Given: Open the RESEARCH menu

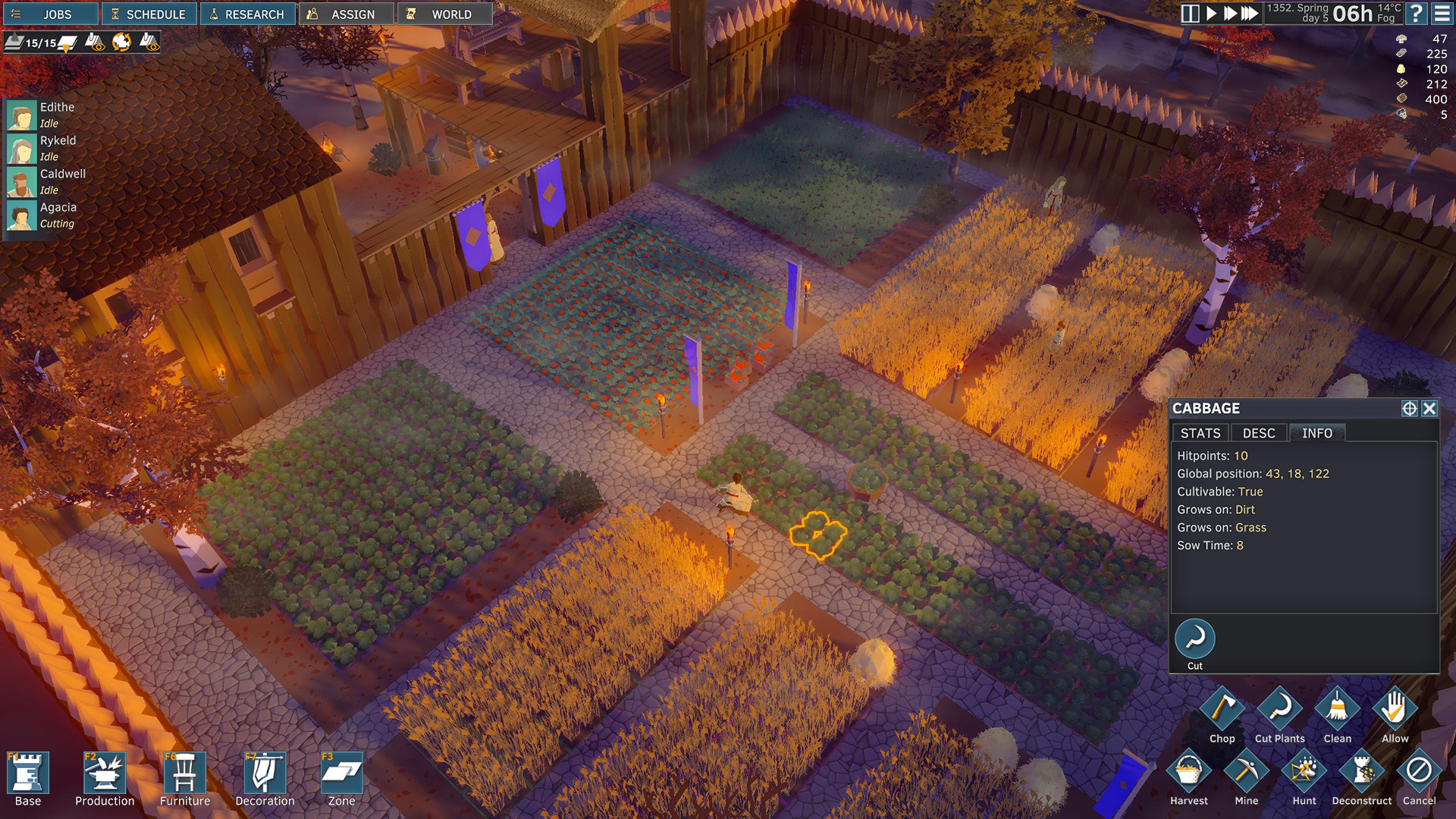Looking at the screenshot, I should [x=248, y=13].
